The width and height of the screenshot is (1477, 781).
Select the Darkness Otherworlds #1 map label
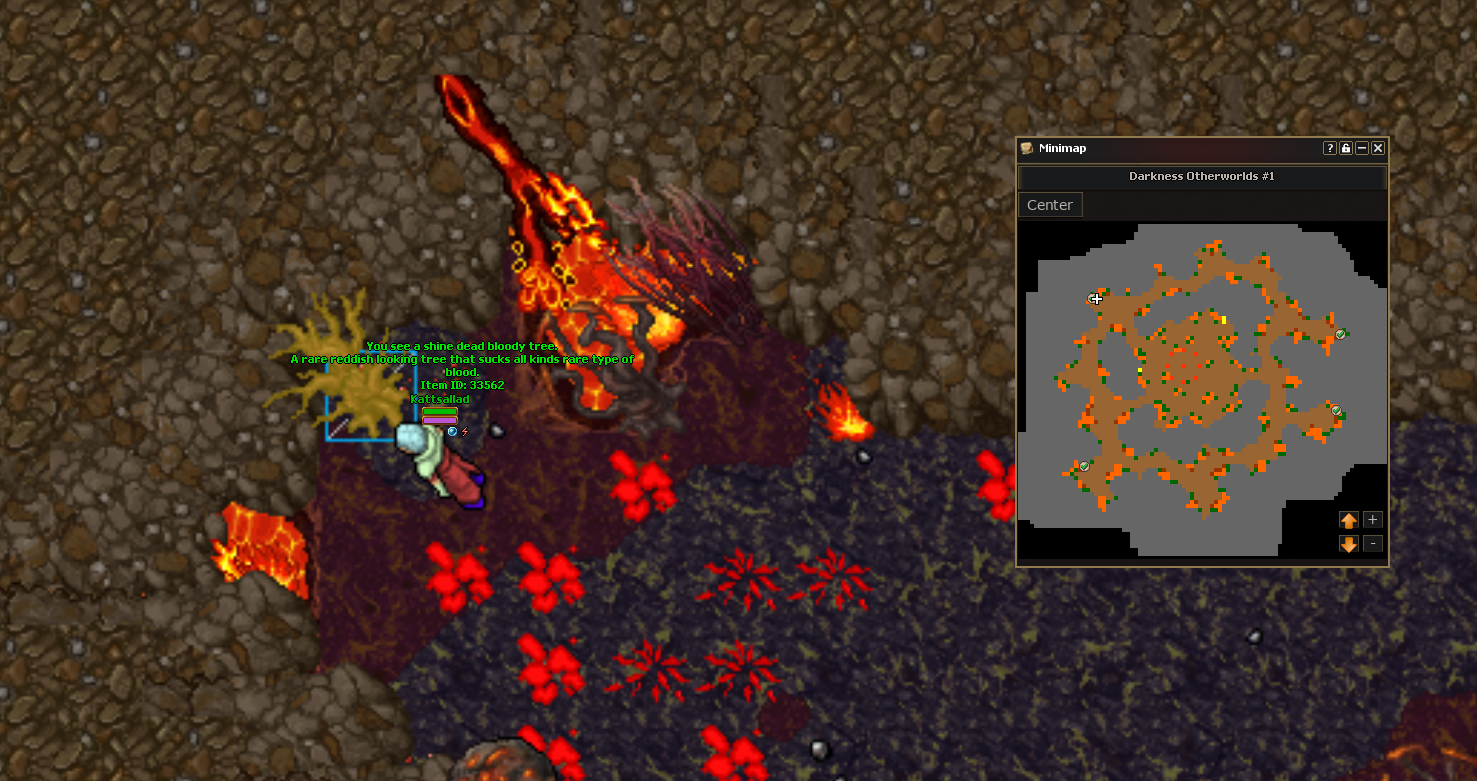coord(1201,177)
